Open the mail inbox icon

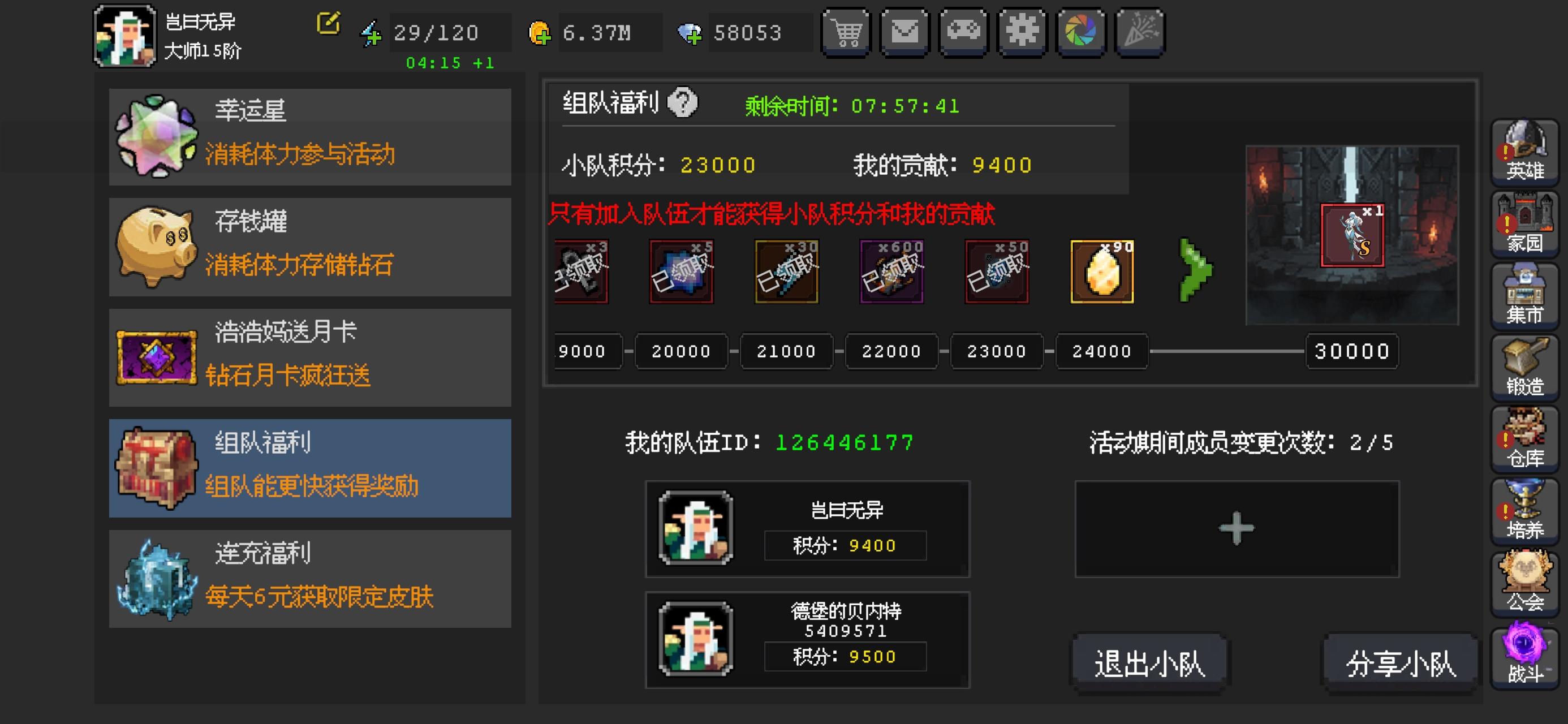click(904, 32)
